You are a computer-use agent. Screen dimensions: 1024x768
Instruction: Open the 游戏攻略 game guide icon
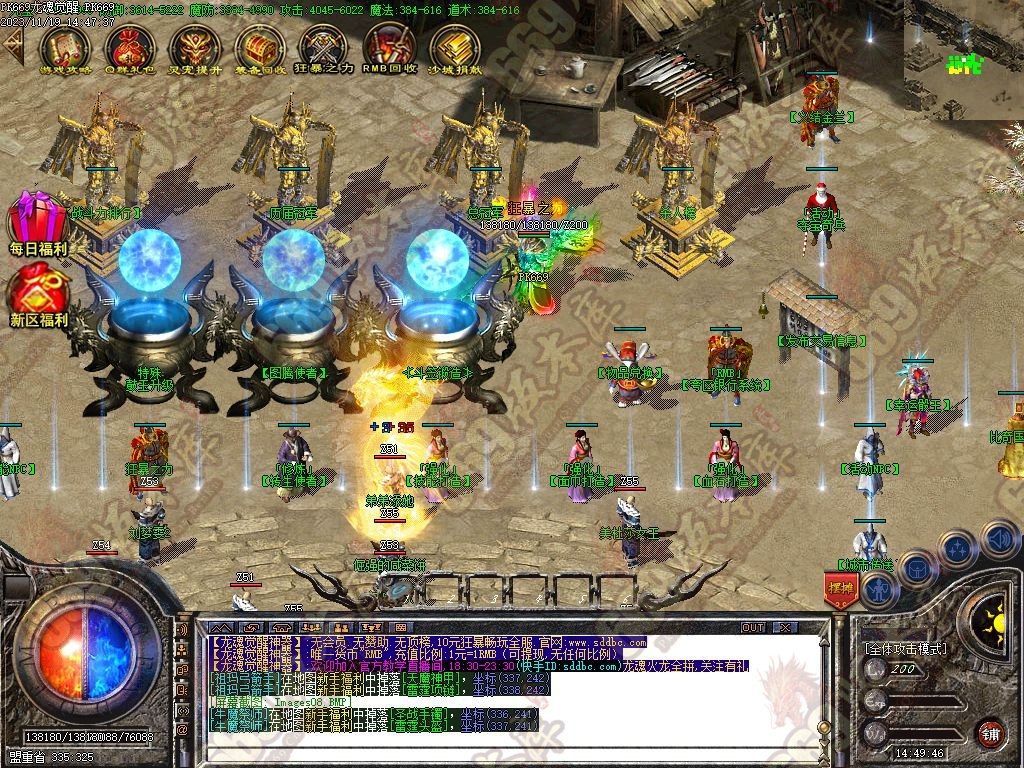65,46
